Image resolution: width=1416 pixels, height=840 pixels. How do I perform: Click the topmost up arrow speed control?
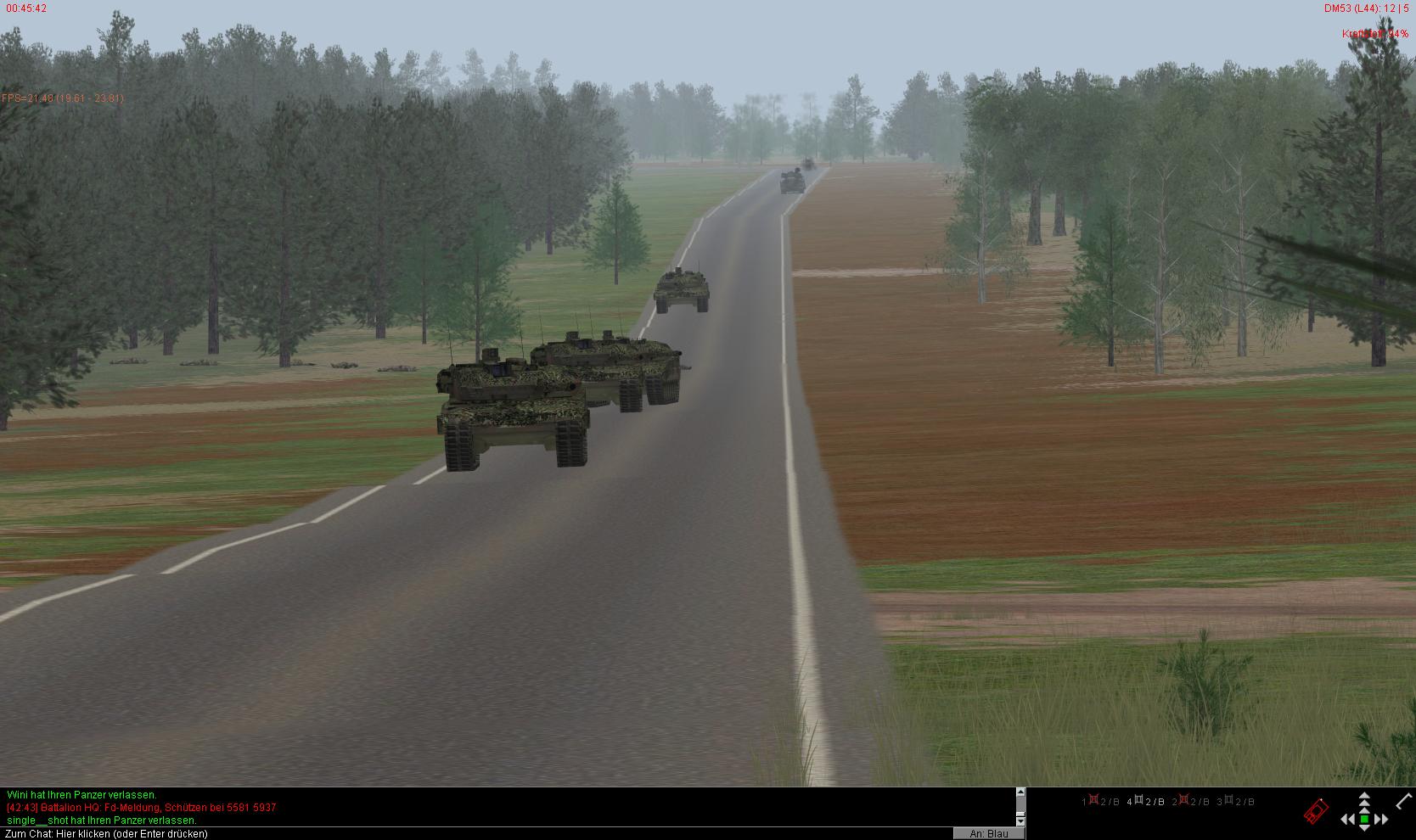[1364, 796]
